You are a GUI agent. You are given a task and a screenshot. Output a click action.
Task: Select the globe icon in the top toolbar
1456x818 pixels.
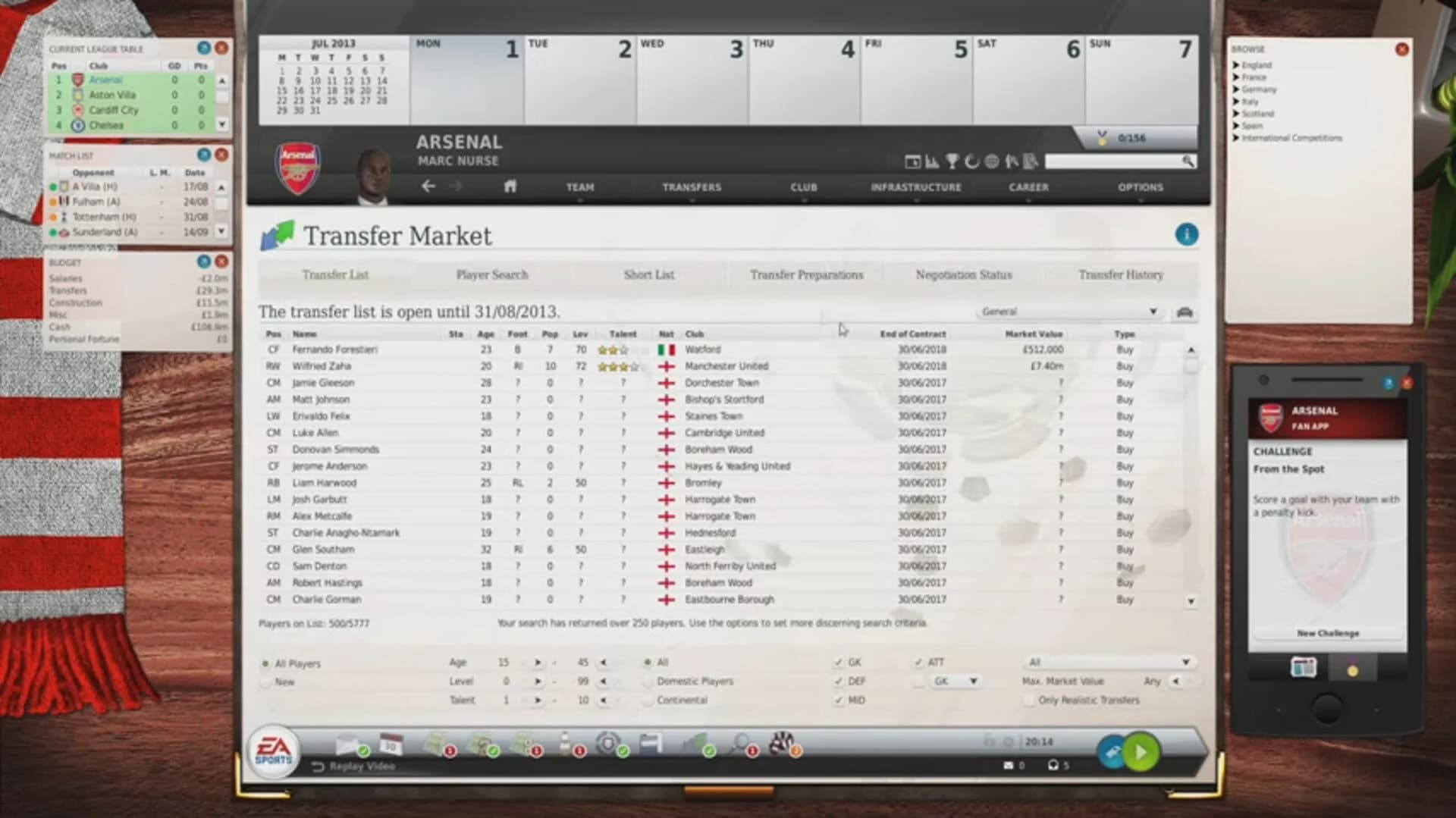coord(991,161)
